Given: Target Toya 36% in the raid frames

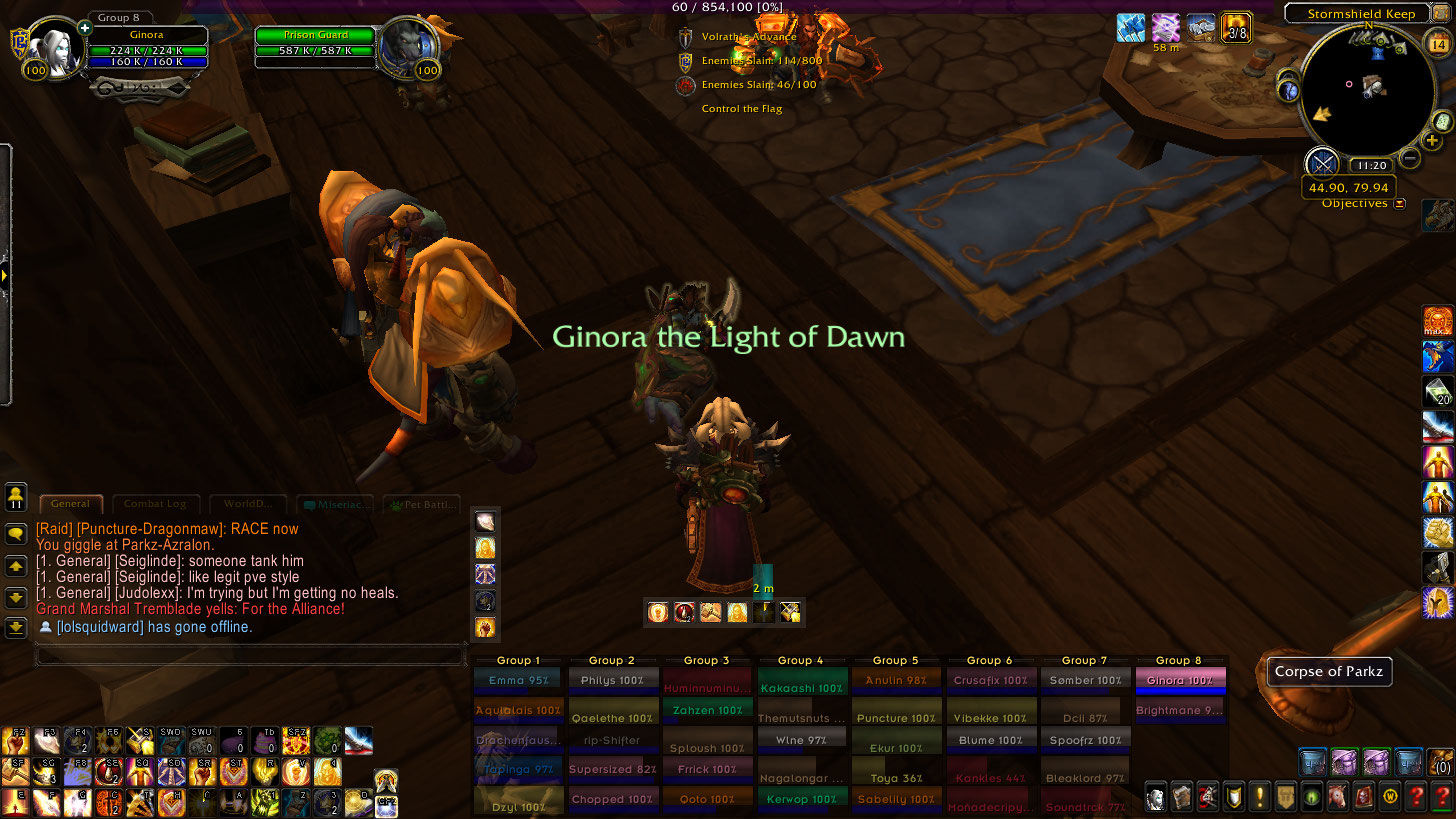Looking at the screenshot, I should tap(895, 778).
